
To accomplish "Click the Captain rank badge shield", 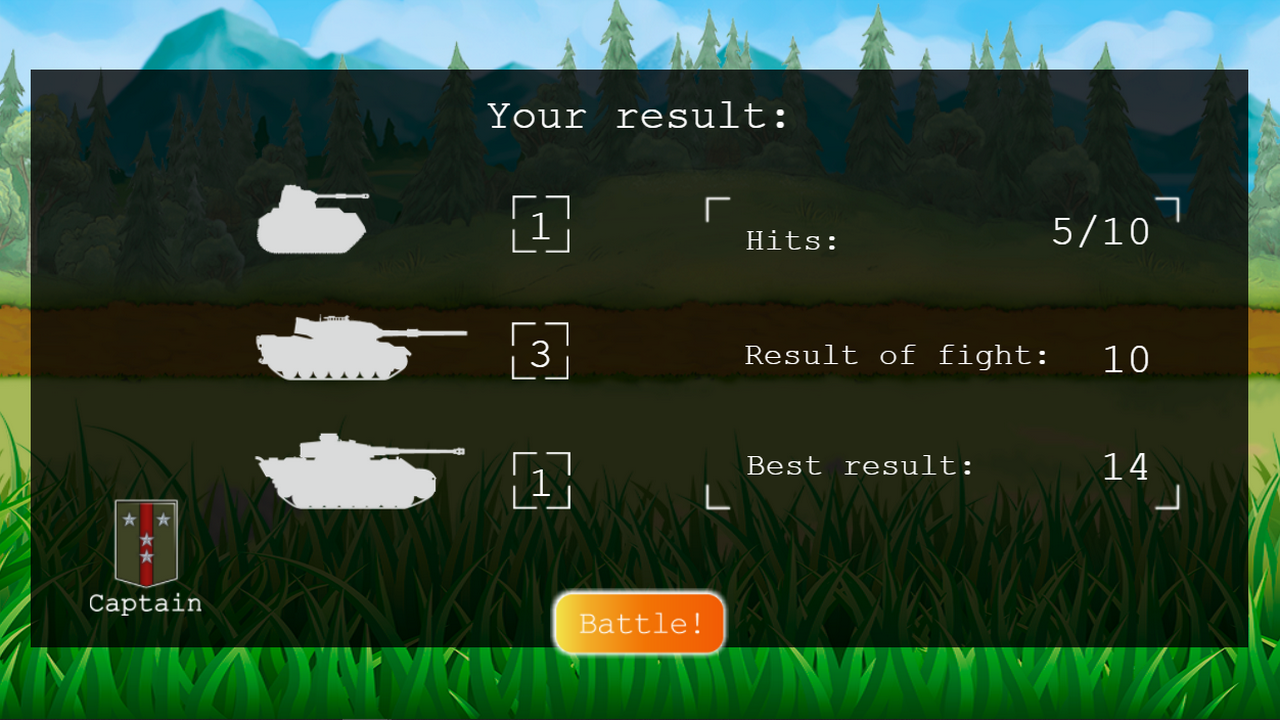I will [x=145, y=540].
